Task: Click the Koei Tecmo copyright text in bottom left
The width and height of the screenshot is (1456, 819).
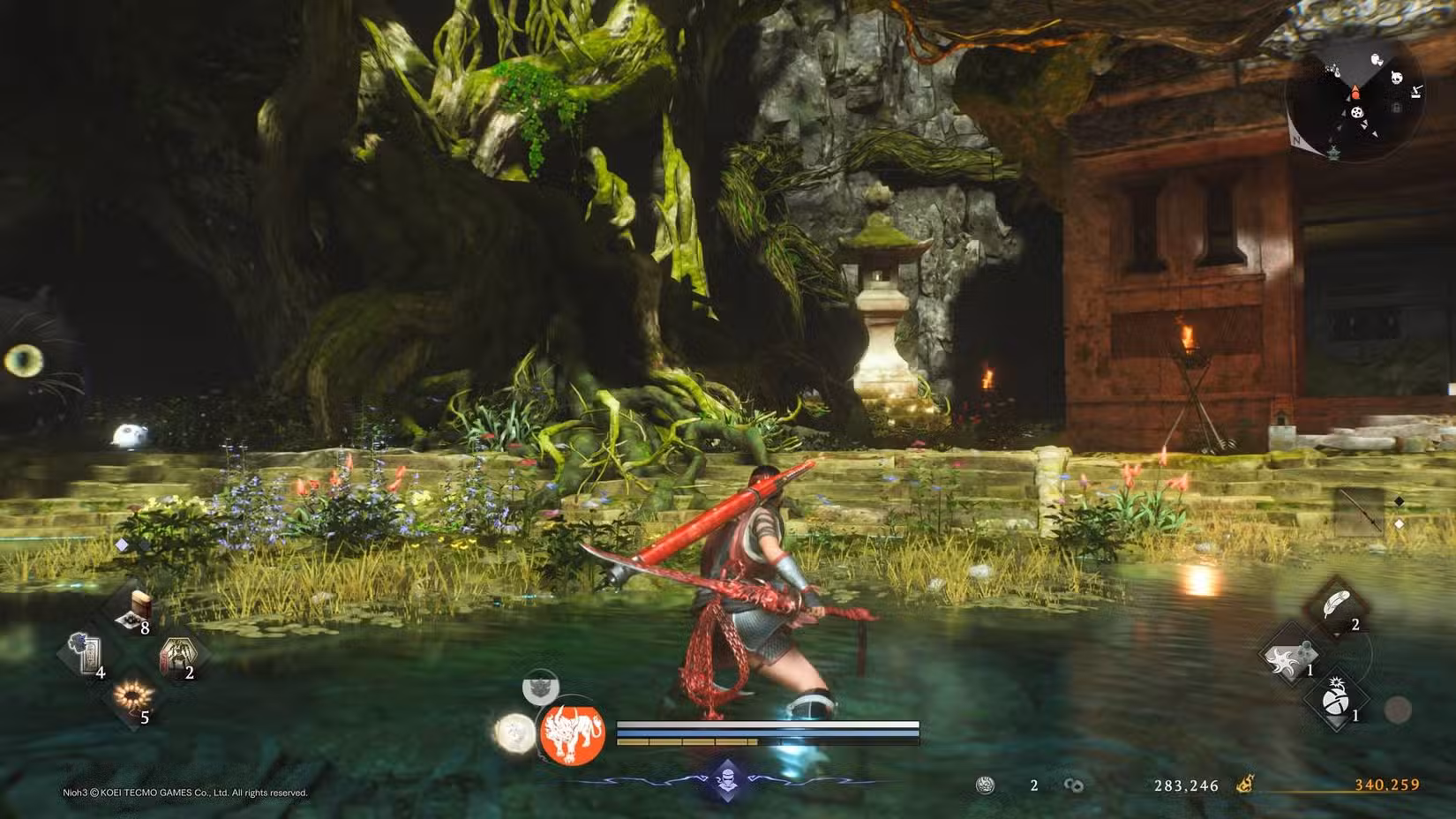Action: [x=184, y=793]
